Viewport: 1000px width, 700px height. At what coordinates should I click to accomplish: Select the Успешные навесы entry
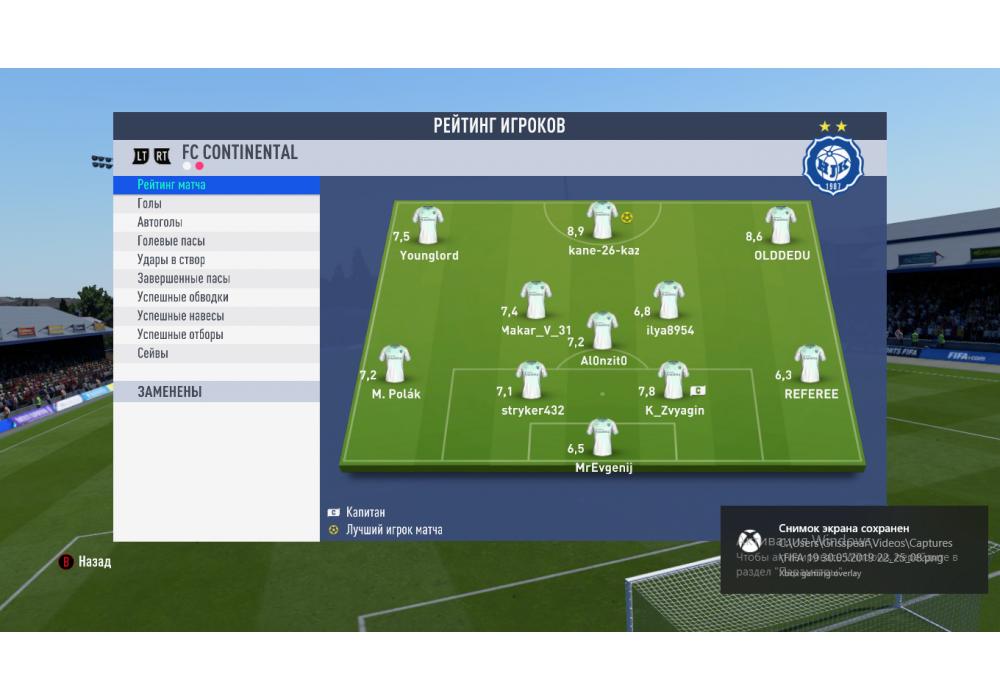(180, 316)
